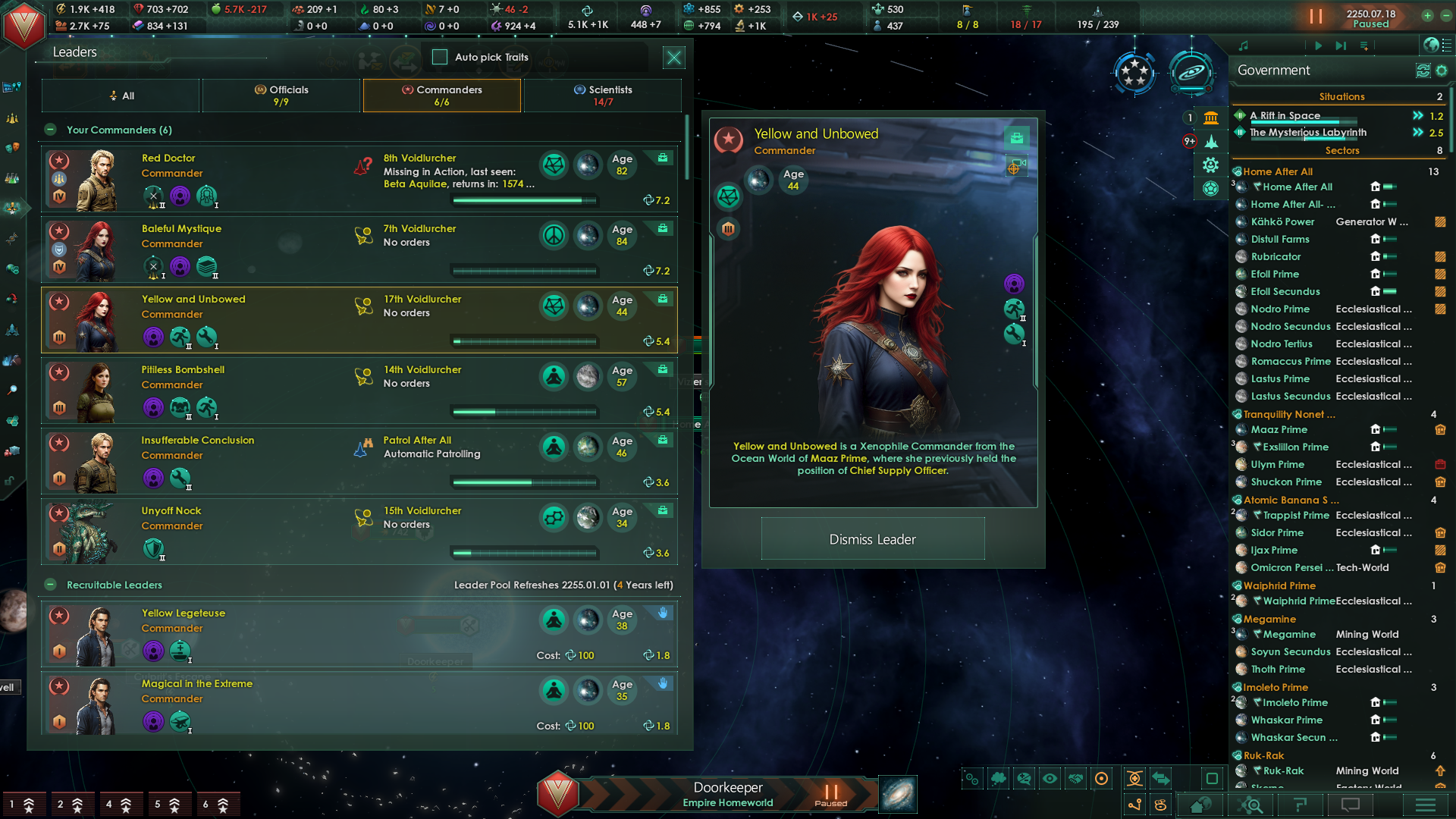Skip to the next music track
Screen dimensions: 1456x819
pos(1341,45)
